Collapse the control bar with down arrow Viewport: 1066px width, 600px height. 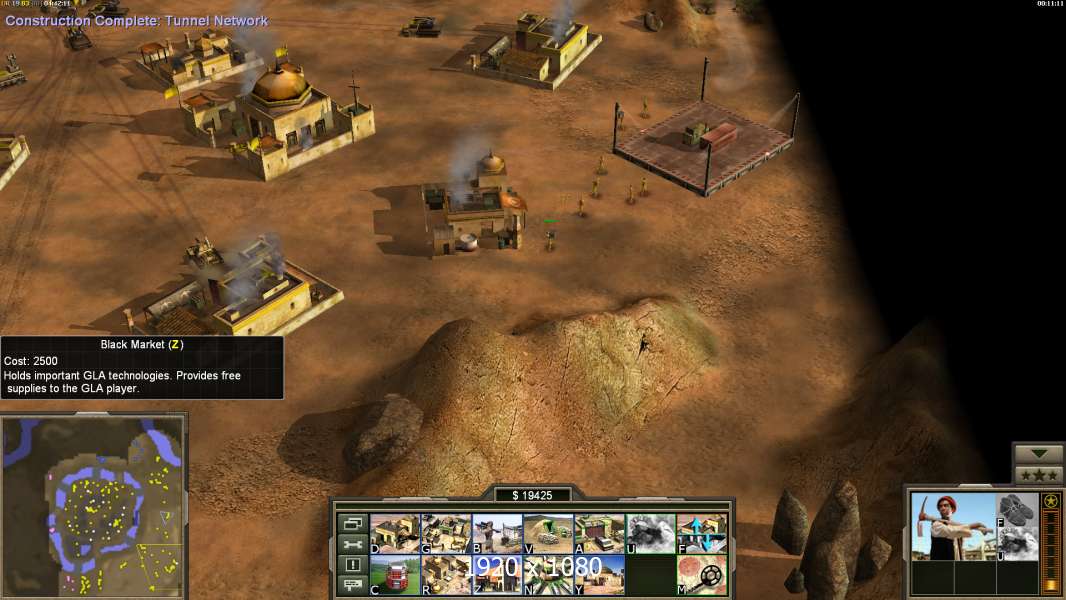tap(1038, 454)
